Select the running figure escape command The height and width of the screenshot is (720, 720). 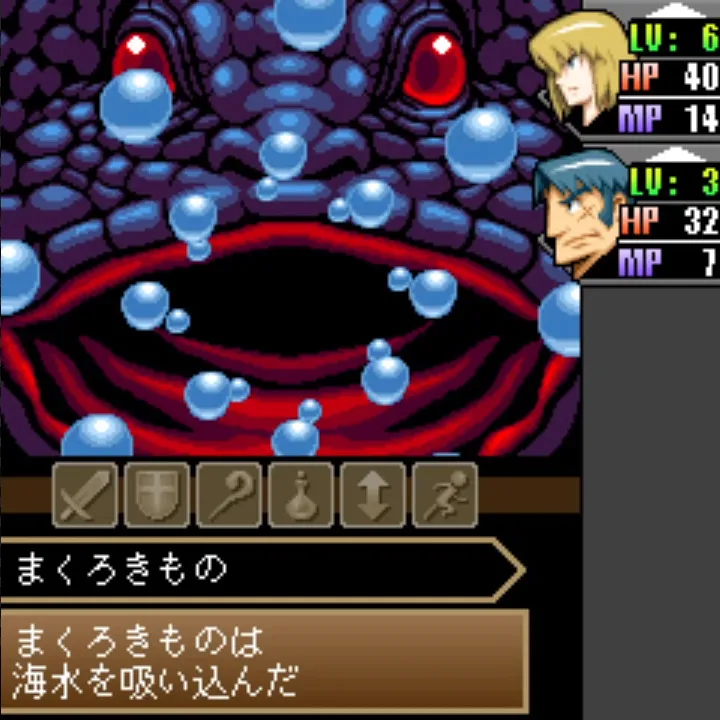pos(445,494)
